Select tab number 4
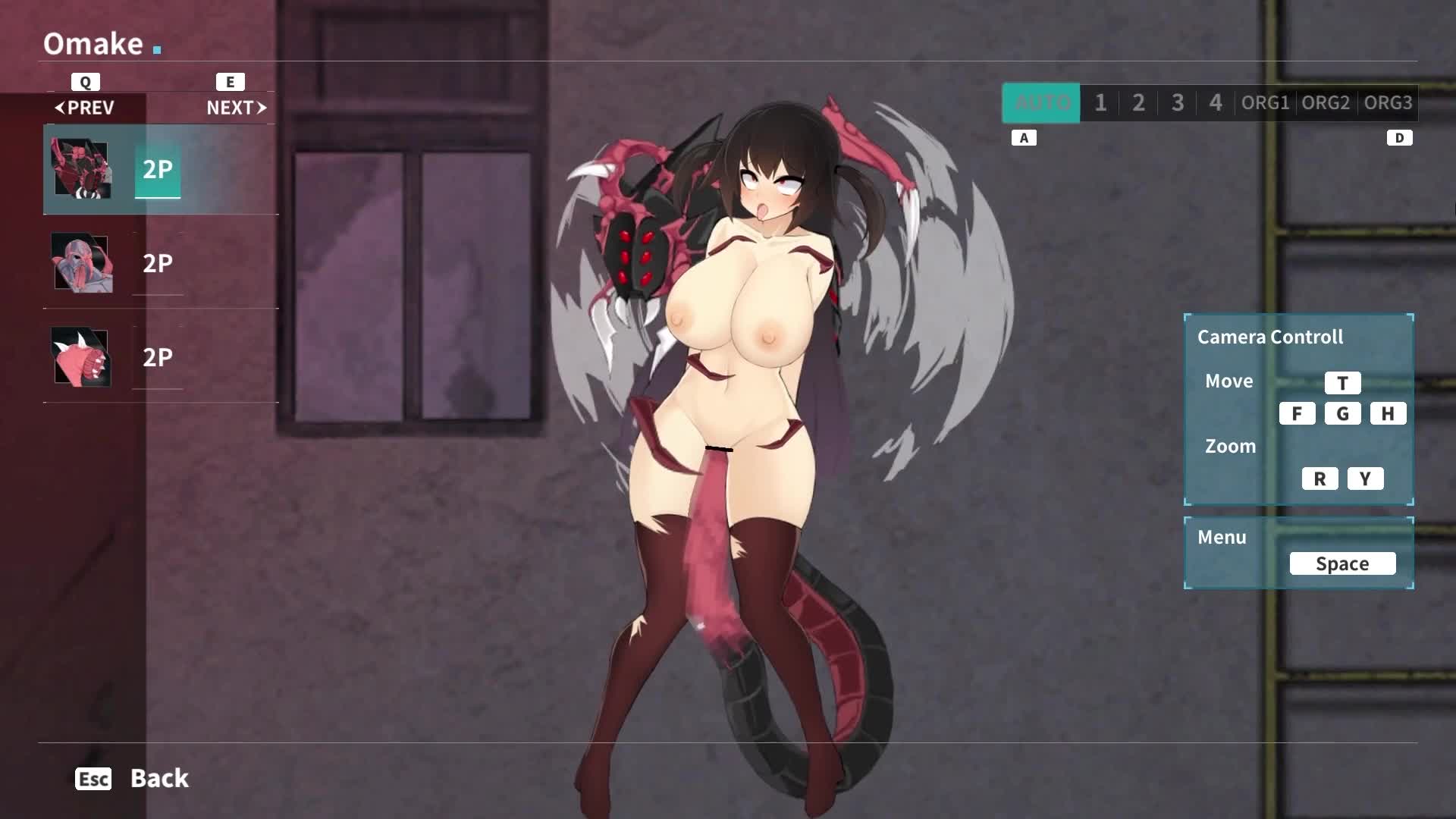Image resolution: width=1456 pixels, height=819 pixels. point(1215,102)
